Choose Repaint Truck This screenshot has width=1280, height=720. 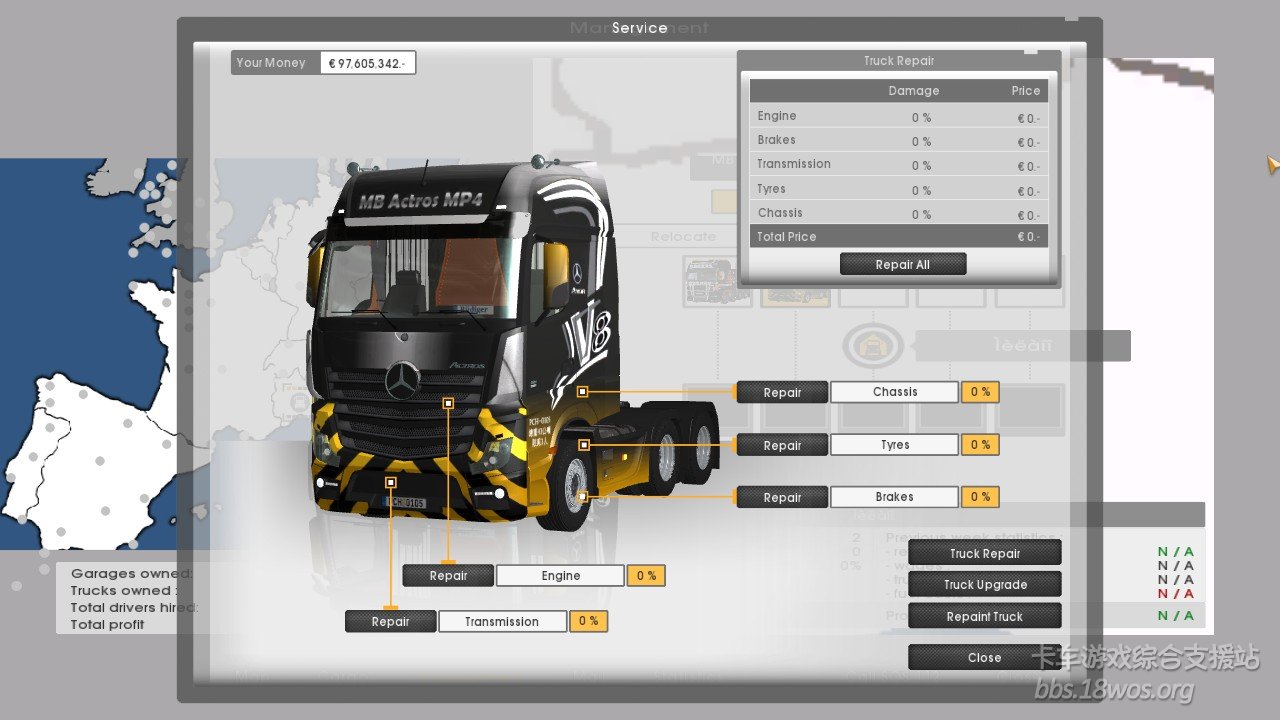click(x=984, y=616)
